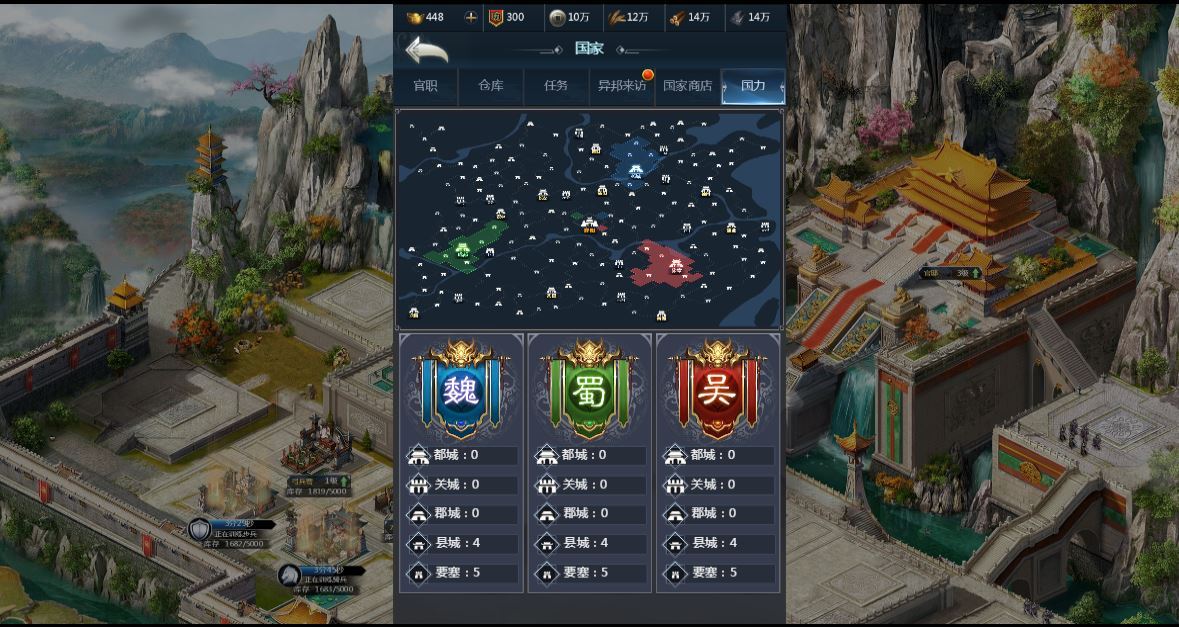Add gold ingots with the plus button
Viewport: 1179px width, 627px height.
pyautogui.click(x=471, y=17)
